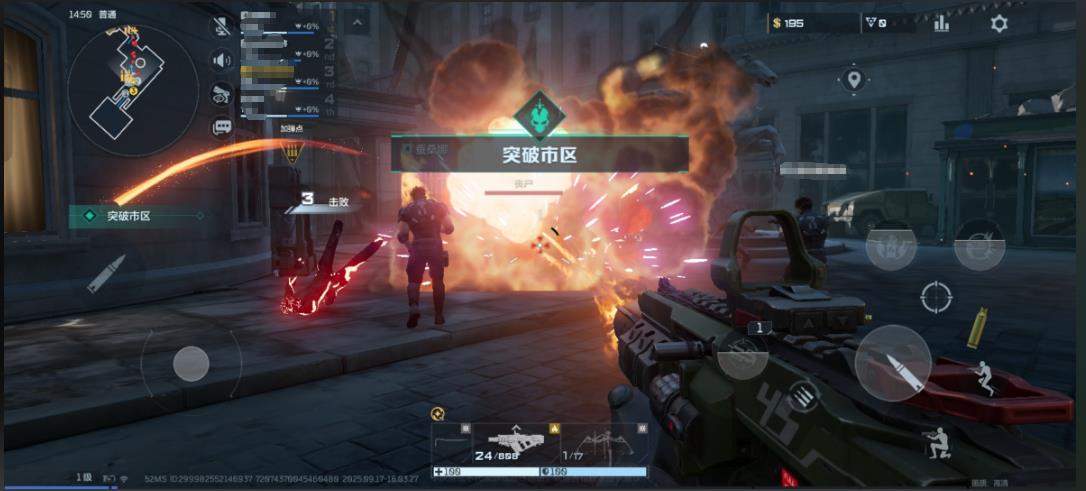Toggle the speaker voice output button

click(x=222, y=61)
